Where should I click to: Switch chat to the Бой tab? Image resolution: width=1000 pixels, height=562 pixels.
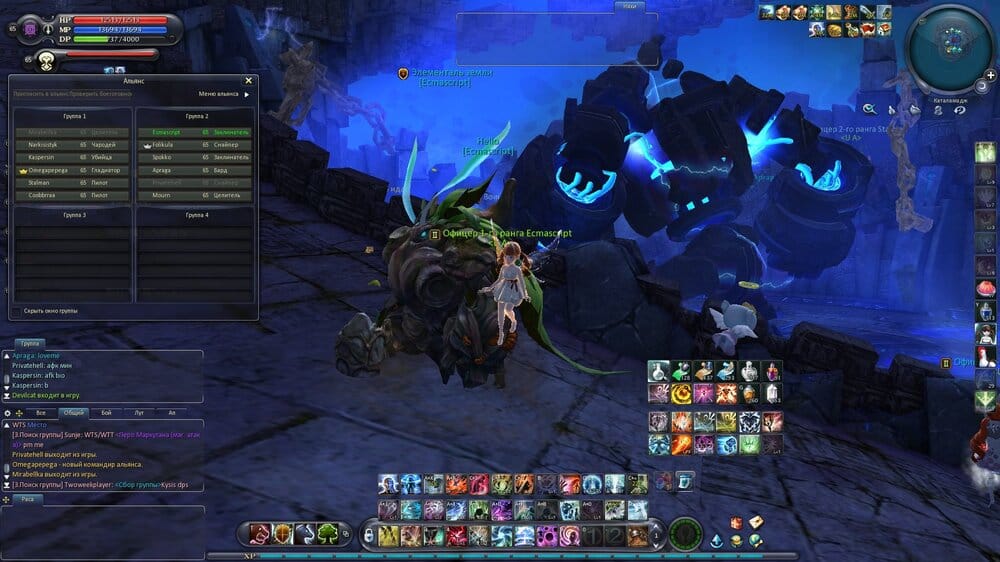[106, 412]
